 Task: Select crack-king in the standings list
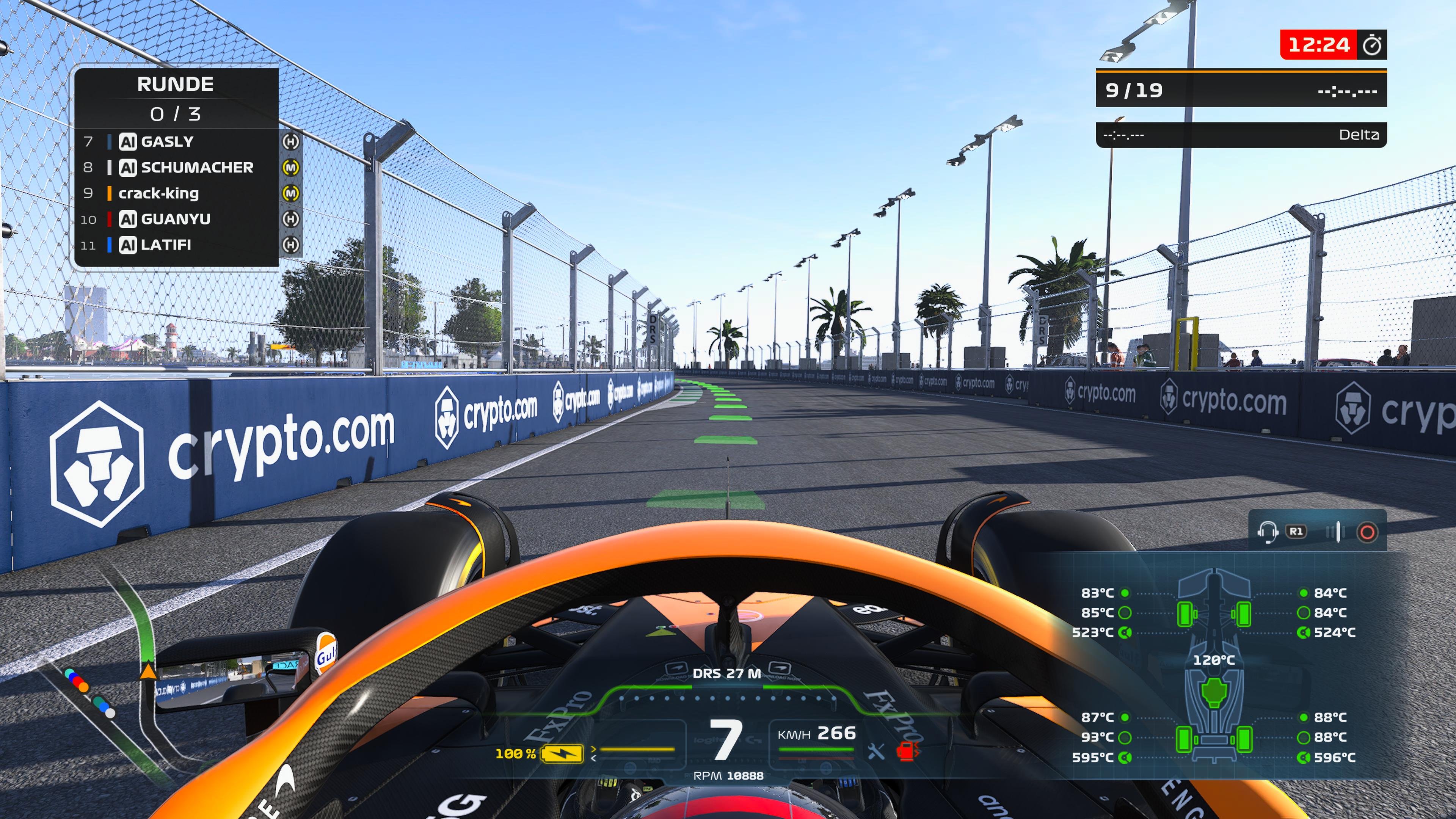[159, 193]
